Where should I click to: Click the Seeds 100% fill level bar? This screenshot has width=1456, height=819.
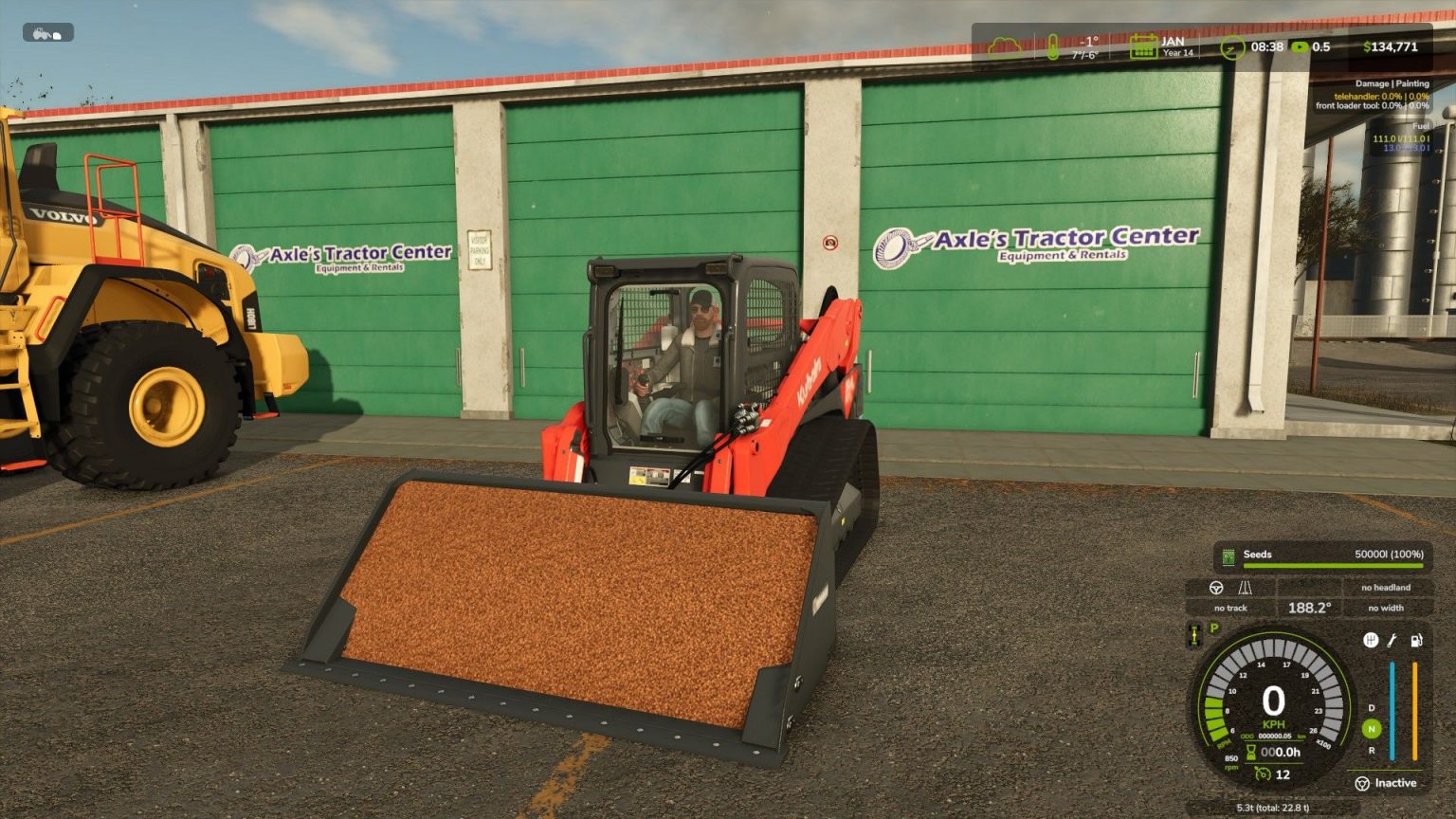click(1330, 564)
